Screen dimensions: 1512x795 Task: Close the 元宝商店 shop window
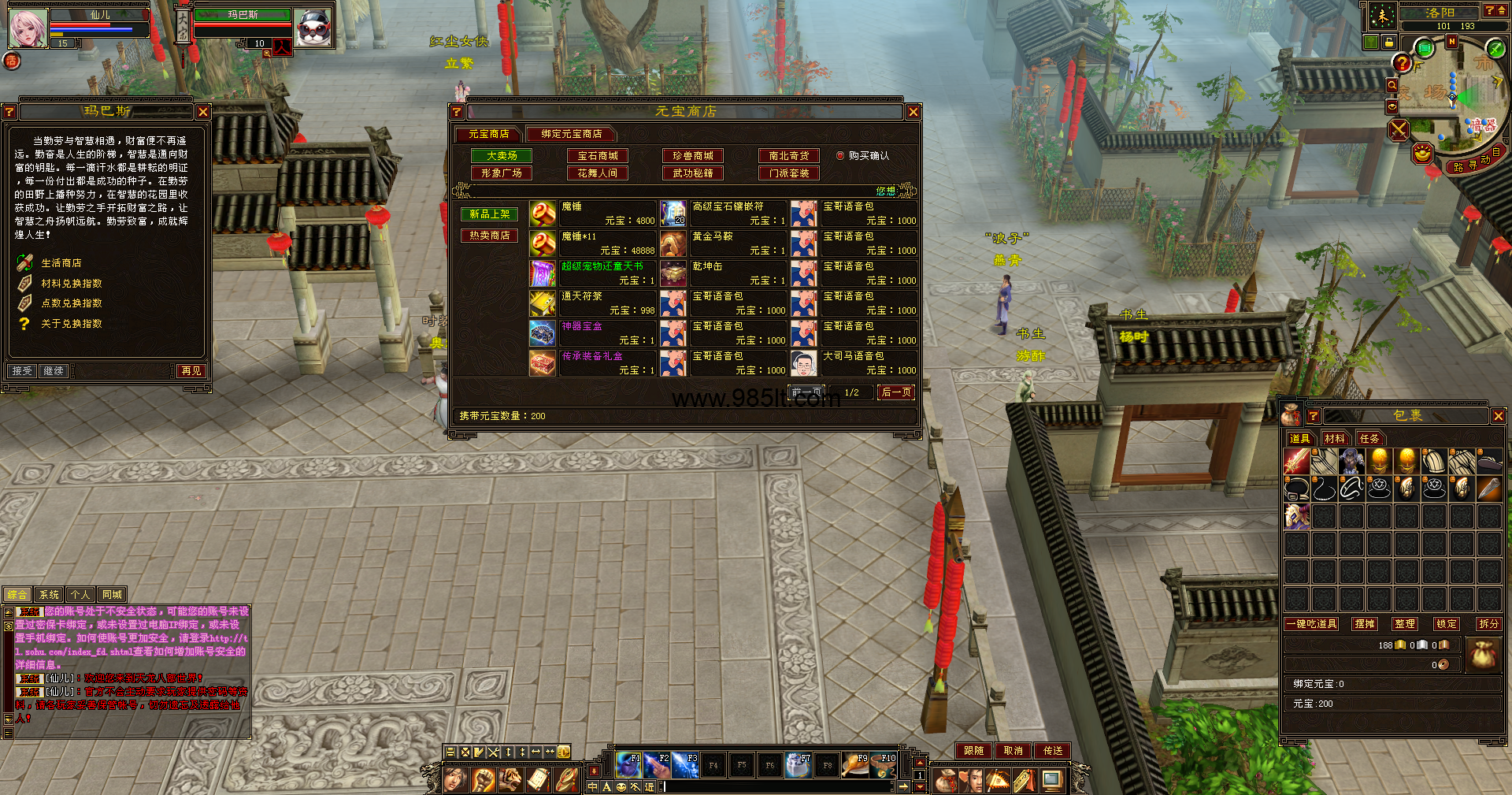[913, 113]
